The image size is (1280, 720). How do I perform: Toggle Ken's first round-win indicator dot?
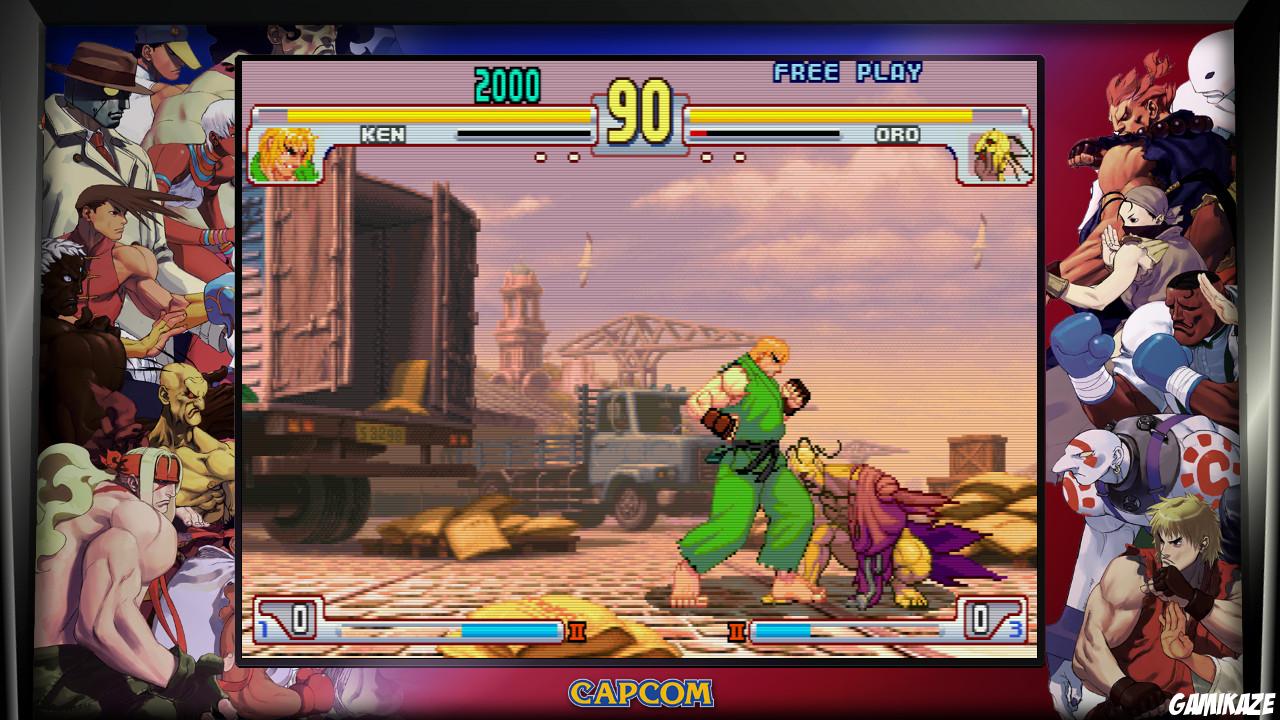pyautogui.click(x=540, y=157)
